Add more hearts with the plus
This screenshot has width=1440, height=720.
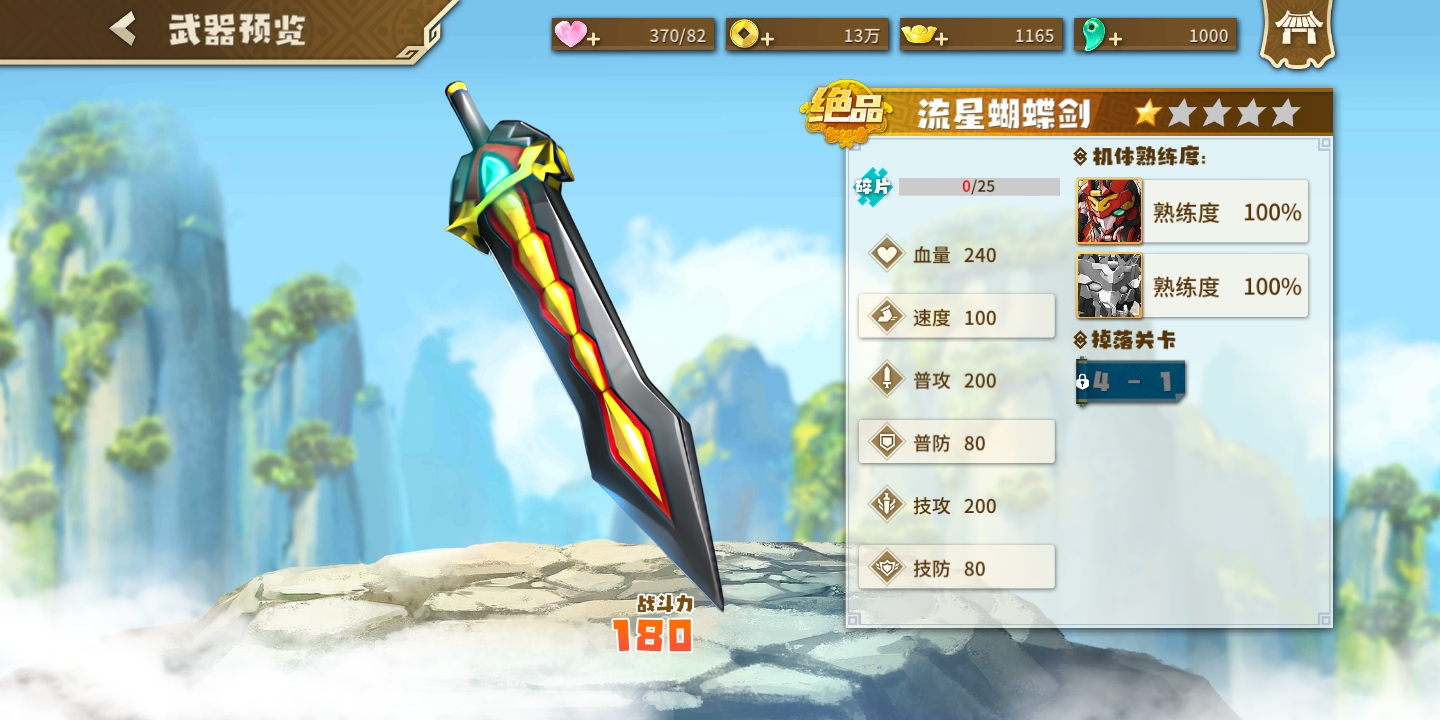click(x=594, y=39)
